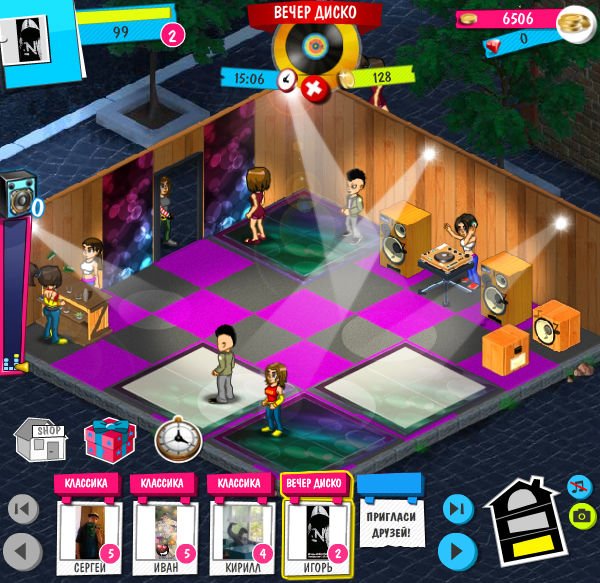
Task: Jump to last friend in list
Action: click(x=455, y=508)
